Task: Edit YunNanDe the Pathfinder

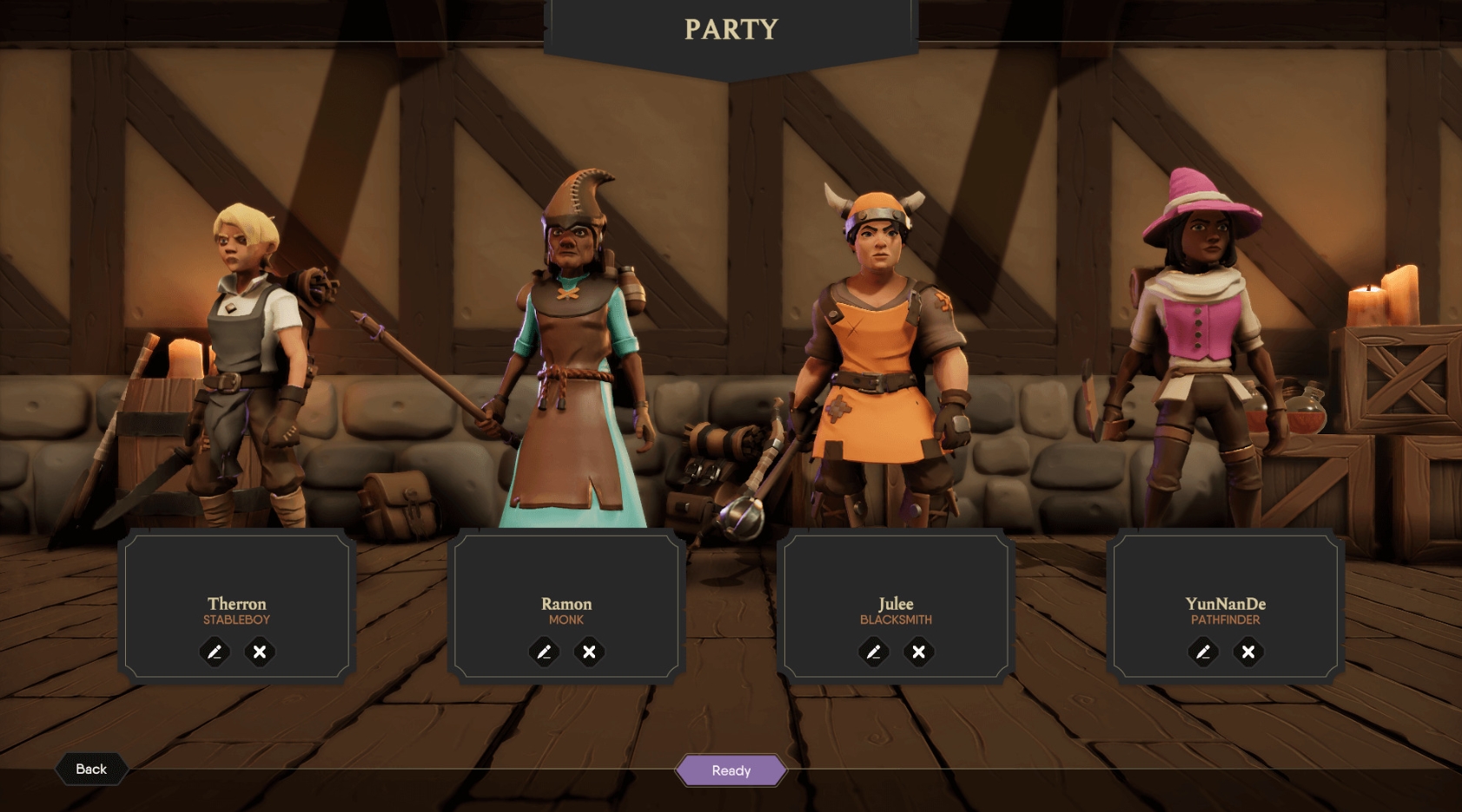Action: pyautogui.click(x=1203, y=651)
